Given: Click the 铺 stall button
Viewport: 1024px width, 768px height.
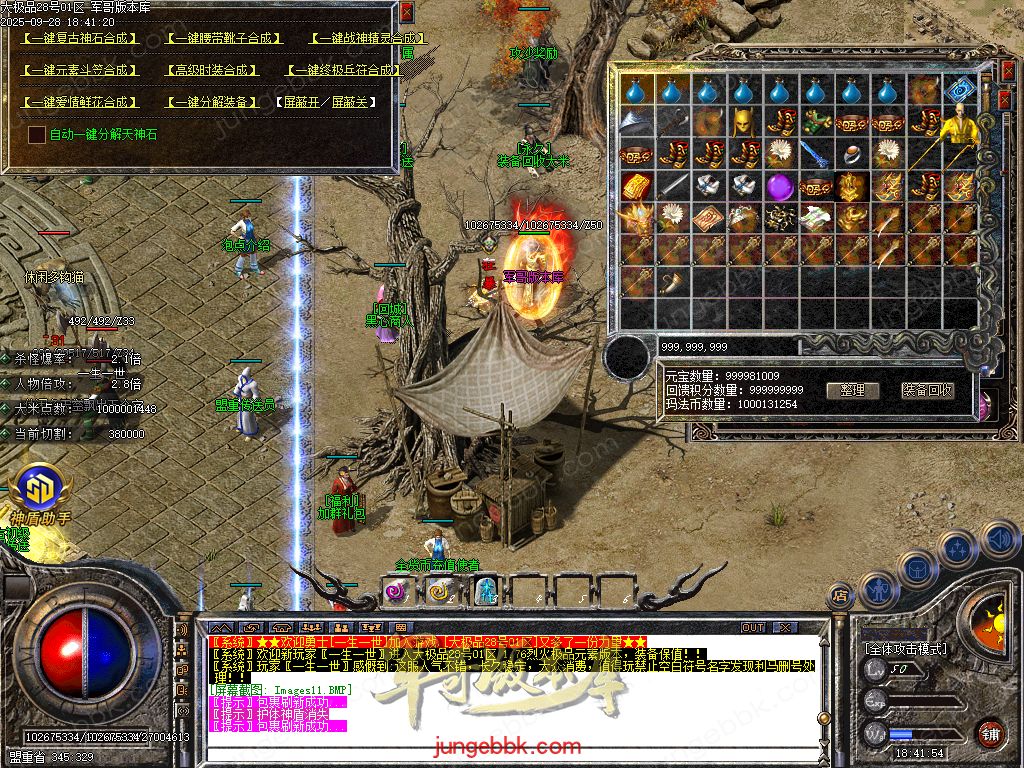Looking at the screenshot, I should (x=990, y=733).
